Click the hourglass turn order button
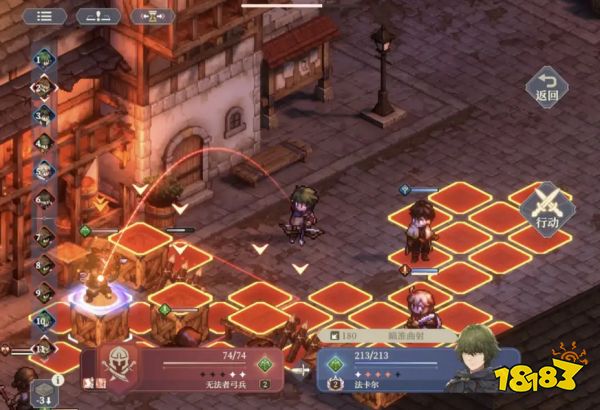 tap(153, 16)
